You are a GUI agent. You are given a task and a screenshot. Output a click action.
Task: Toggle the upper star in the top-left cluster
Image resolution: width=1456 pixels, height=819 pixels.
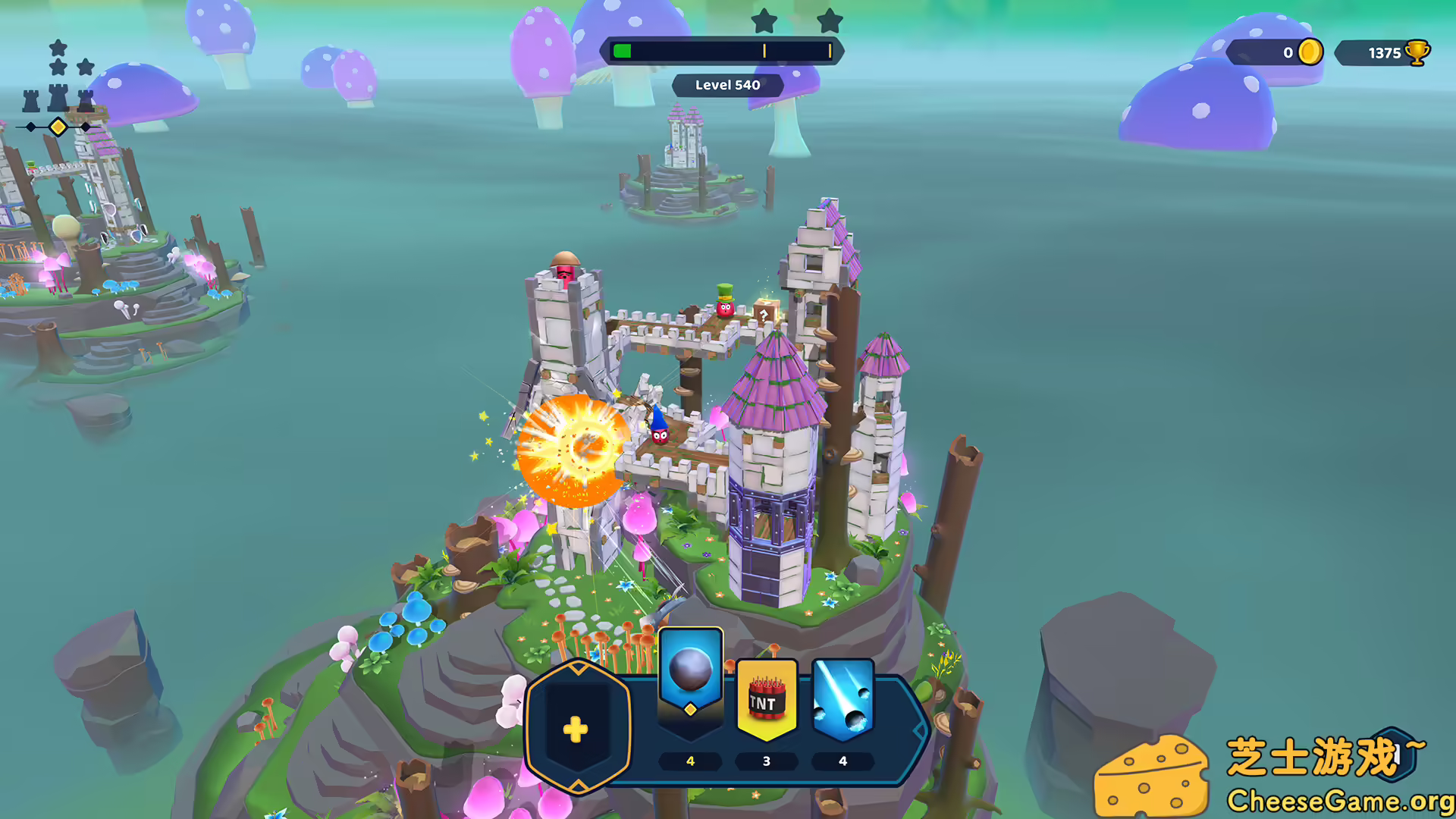[x=57, y=47]
